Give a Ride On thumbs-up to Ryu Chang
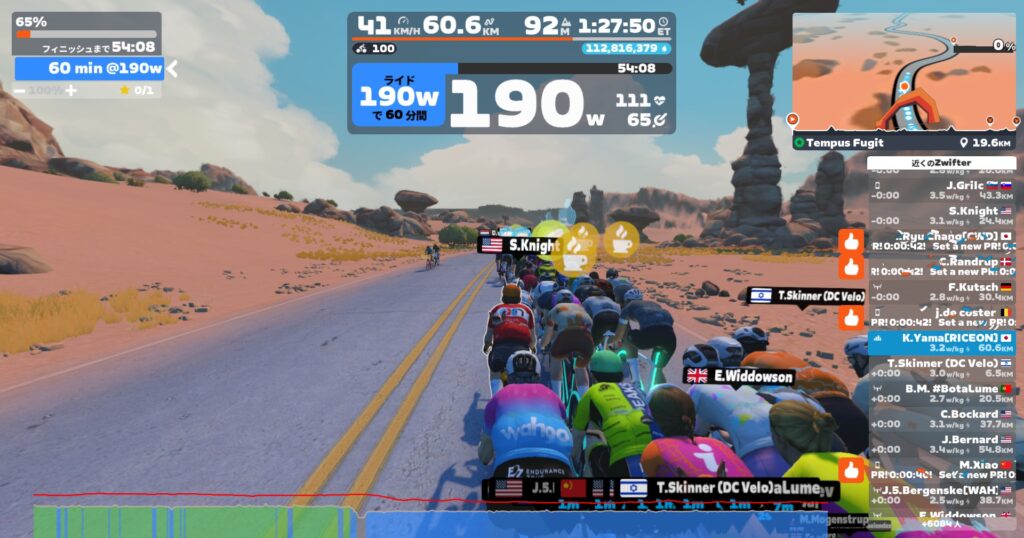 (x=852, y=241)
